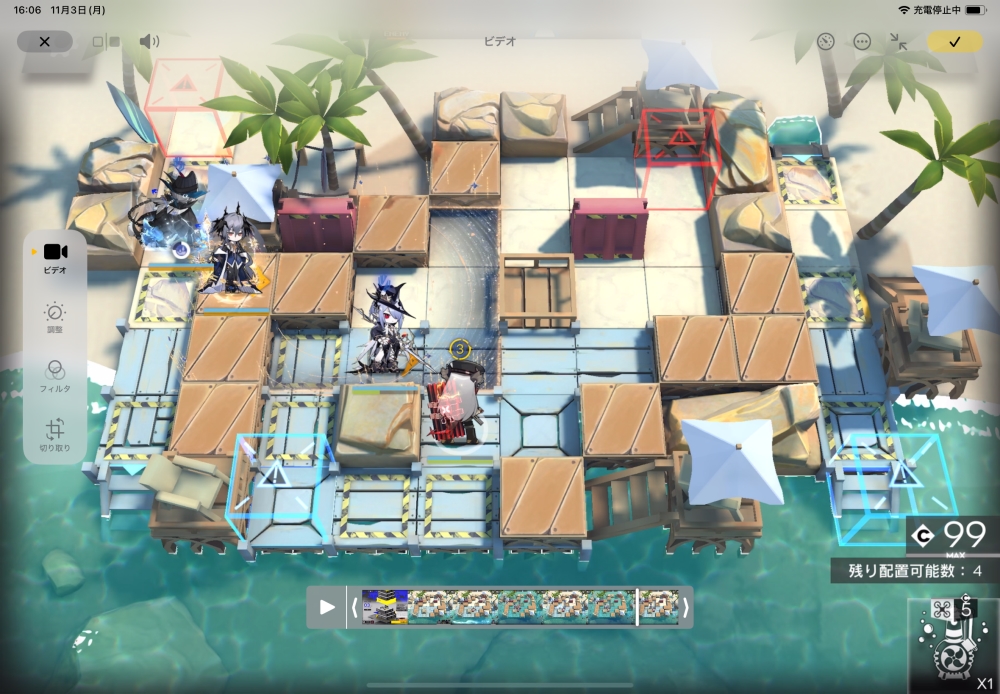Select the ビデオ editing tab

coord(55,257)
